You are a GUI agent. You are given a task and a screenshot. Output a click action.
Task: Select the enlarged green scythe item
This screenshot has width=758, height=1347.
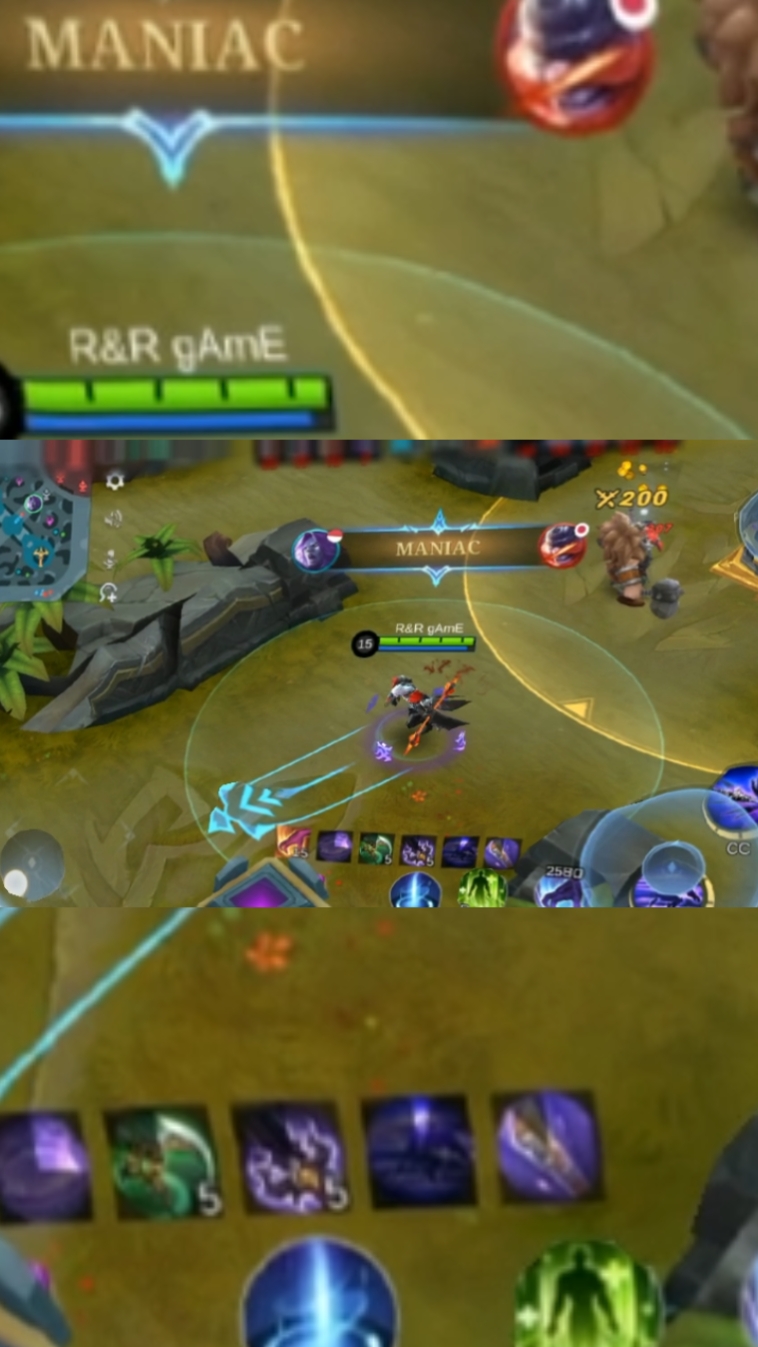[x=162, y=1163]
